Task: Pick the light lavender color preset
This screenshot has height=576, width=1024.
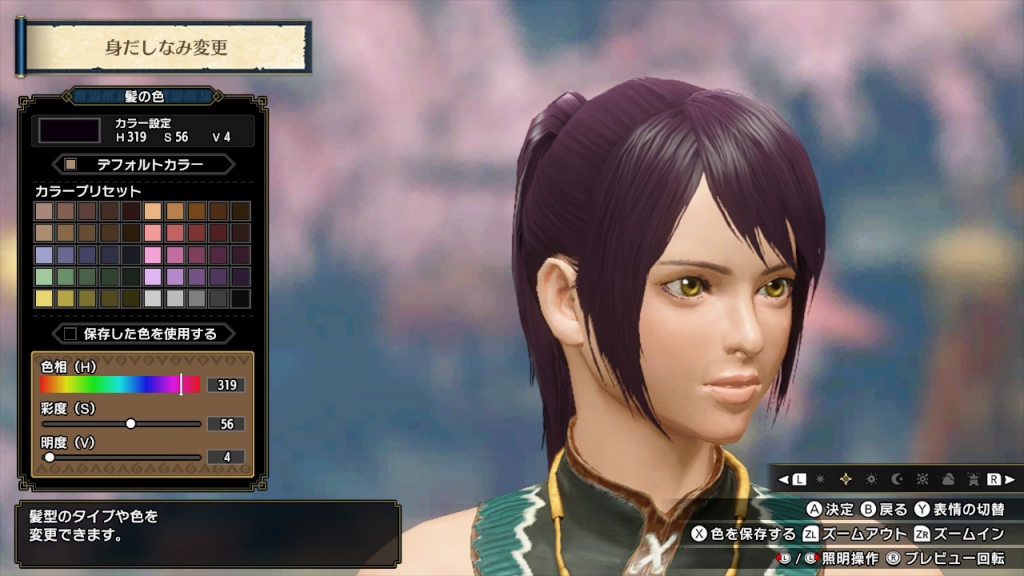Action: [153, 276]
